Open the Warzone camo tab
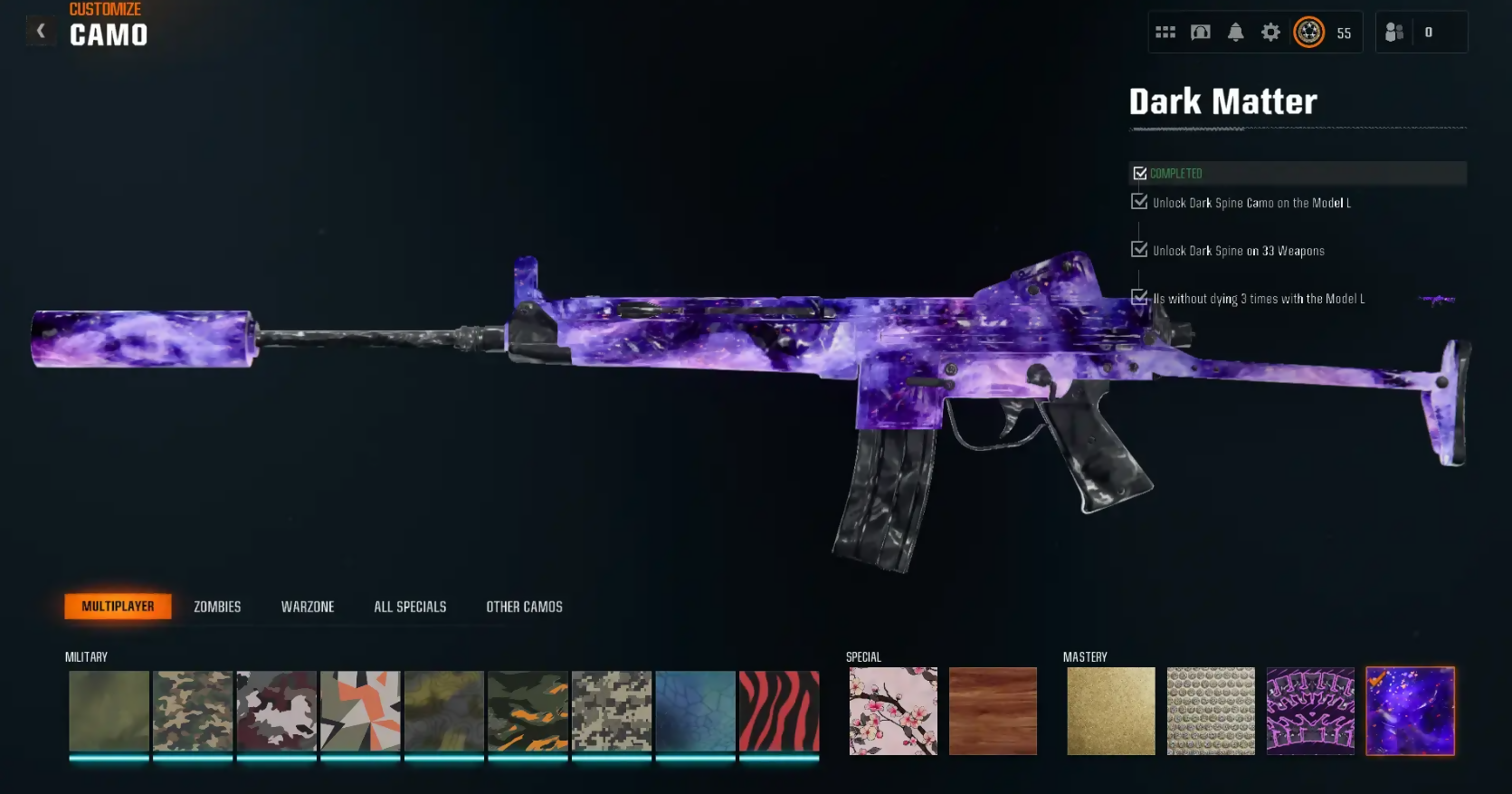1512x794 pixels. [x=308, y=607]
